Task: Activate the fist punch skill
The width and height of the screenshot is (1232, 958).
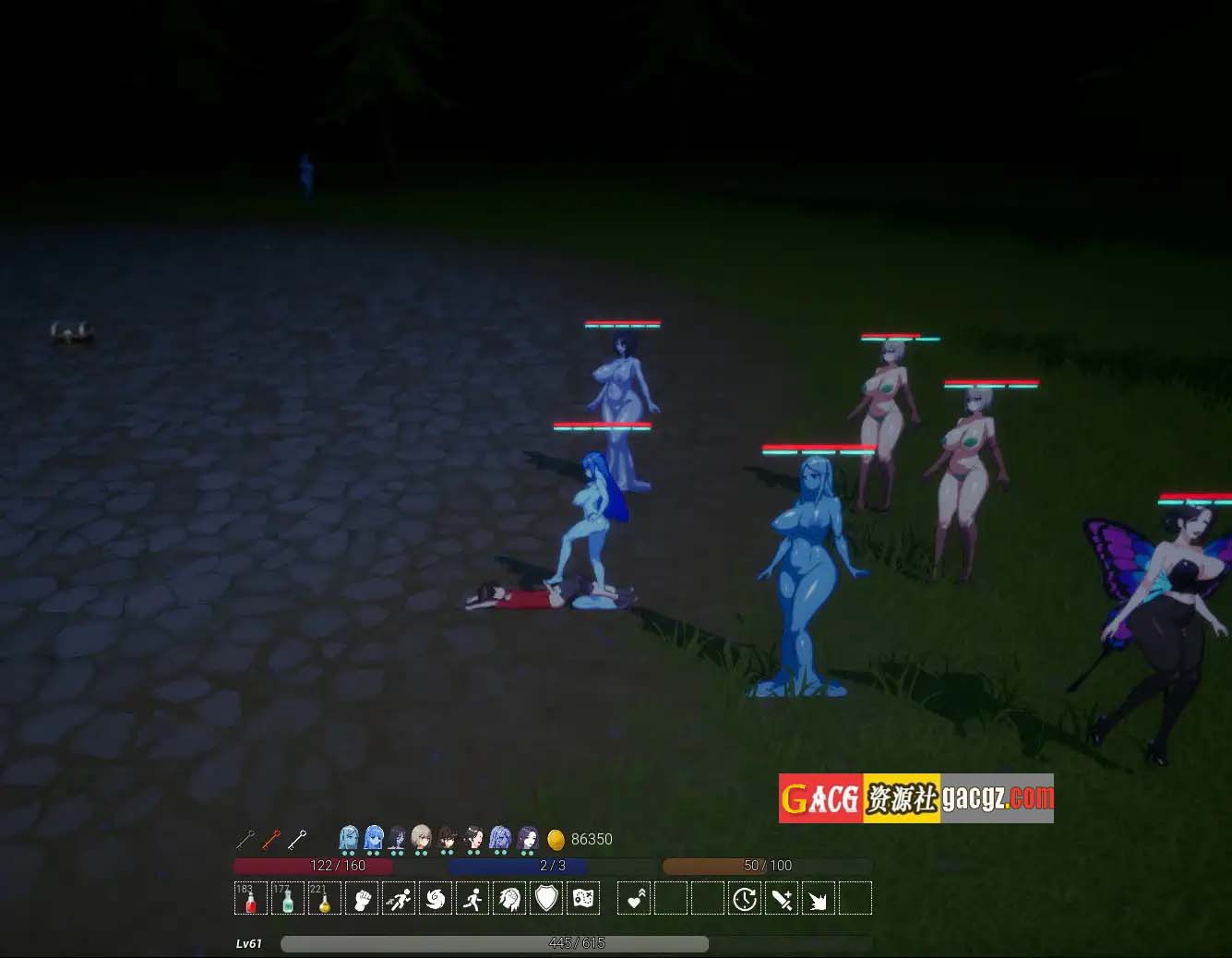Action: pyautogui.click(x=362, y=898)
